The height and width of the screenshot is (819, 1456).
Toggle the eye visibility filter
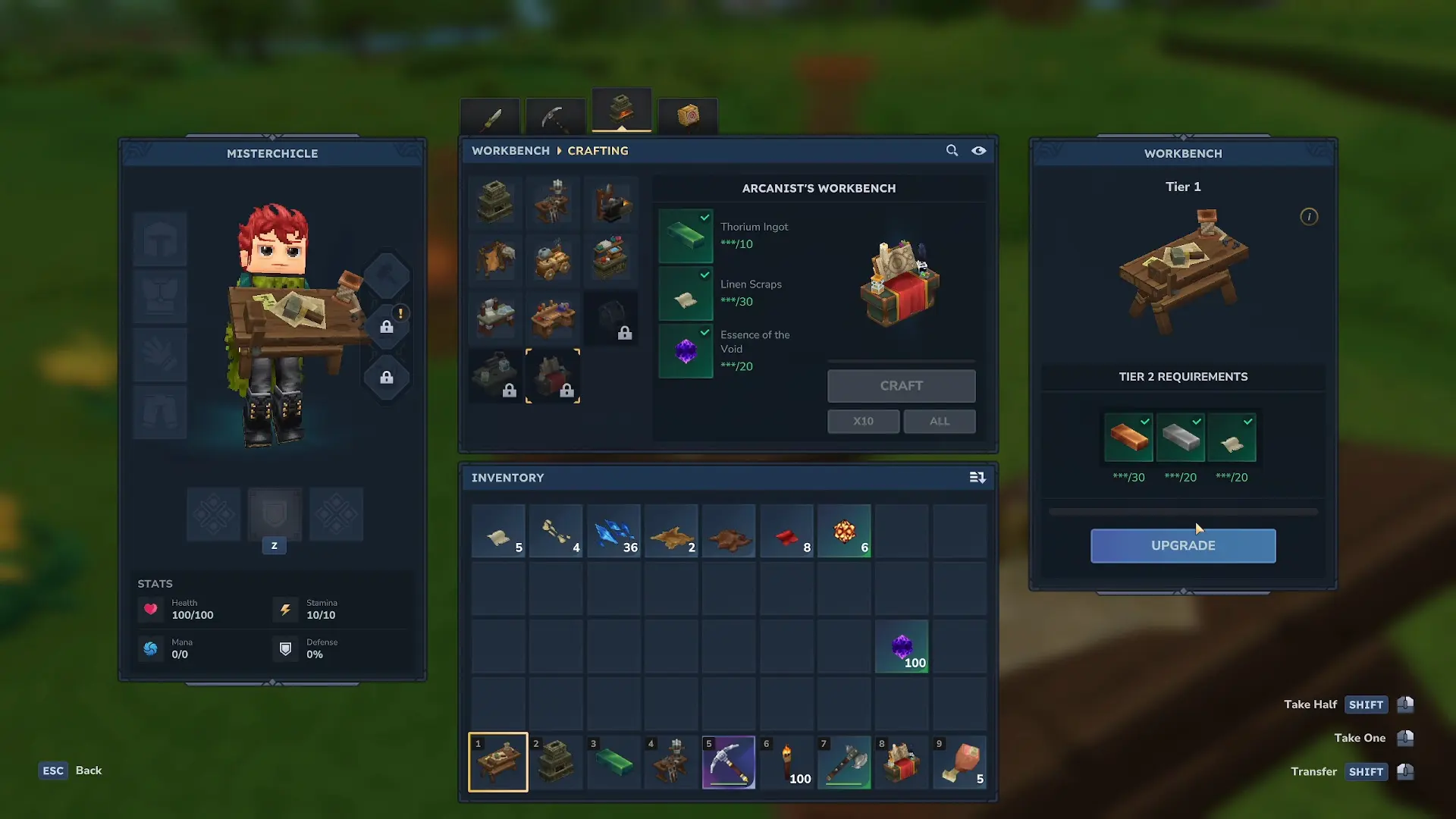(979, 150)
